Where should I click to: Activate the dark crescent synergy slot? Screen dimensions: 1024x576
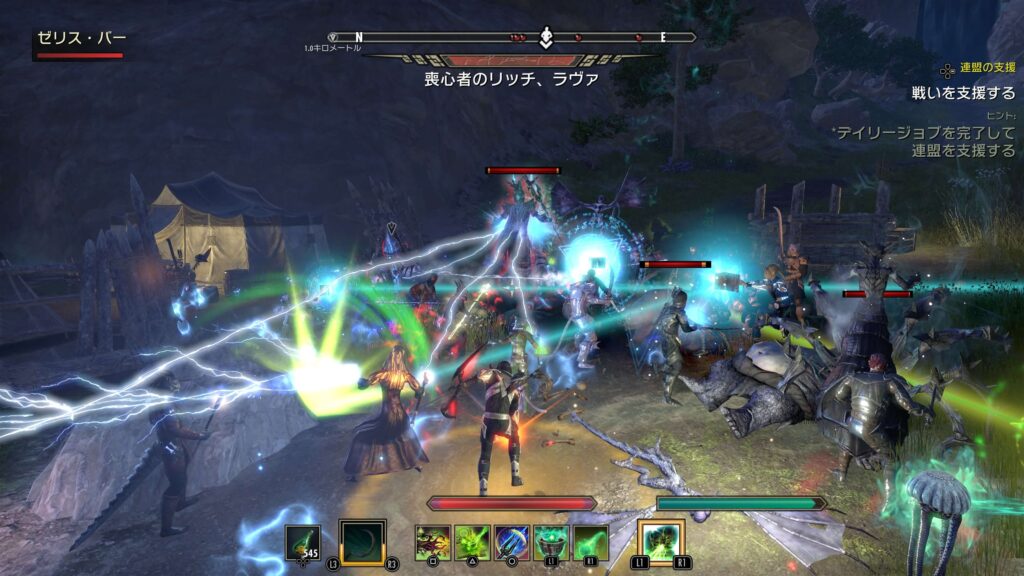[362, 543]
